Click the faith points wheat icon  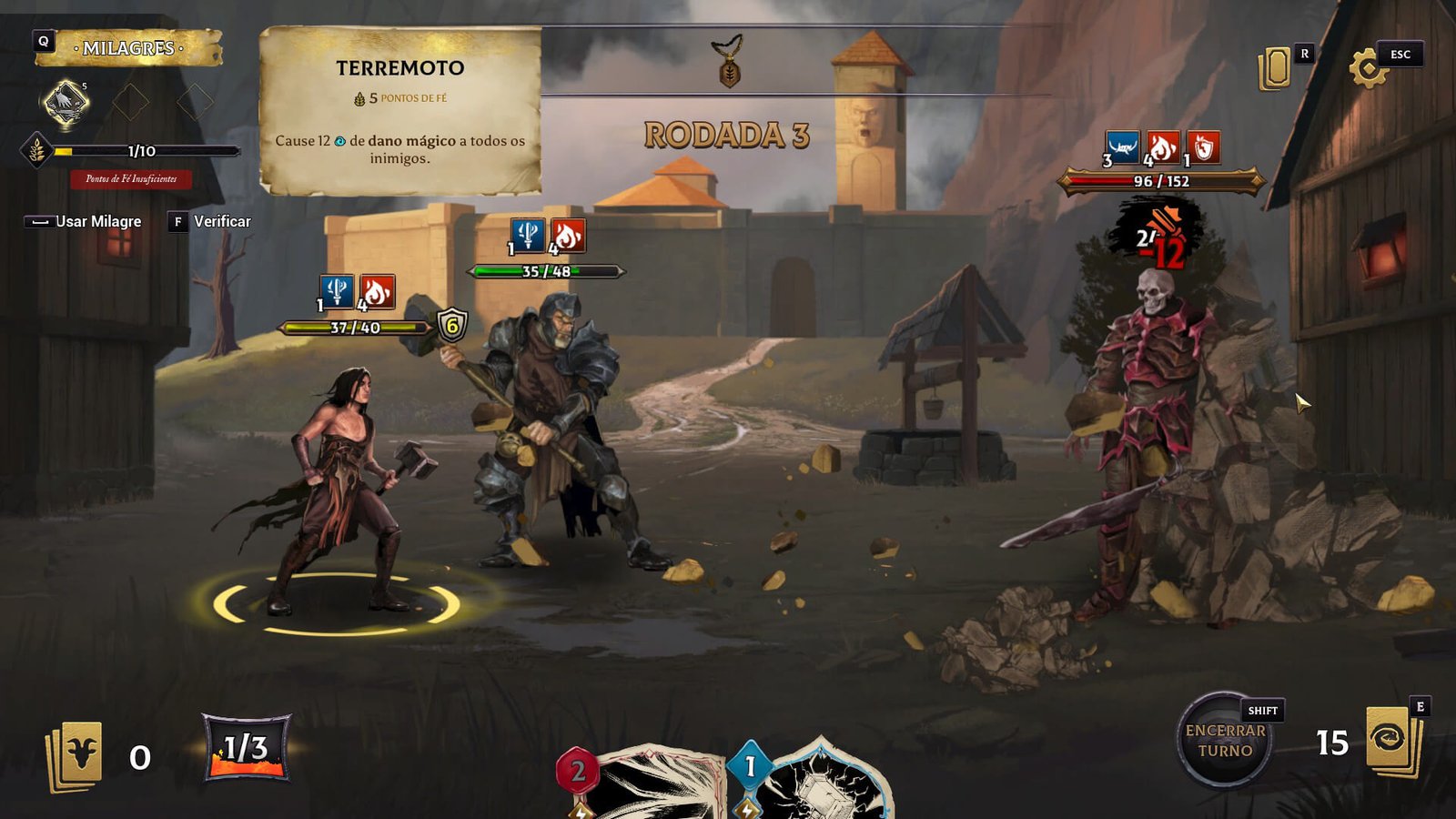(x=36, y=150)
